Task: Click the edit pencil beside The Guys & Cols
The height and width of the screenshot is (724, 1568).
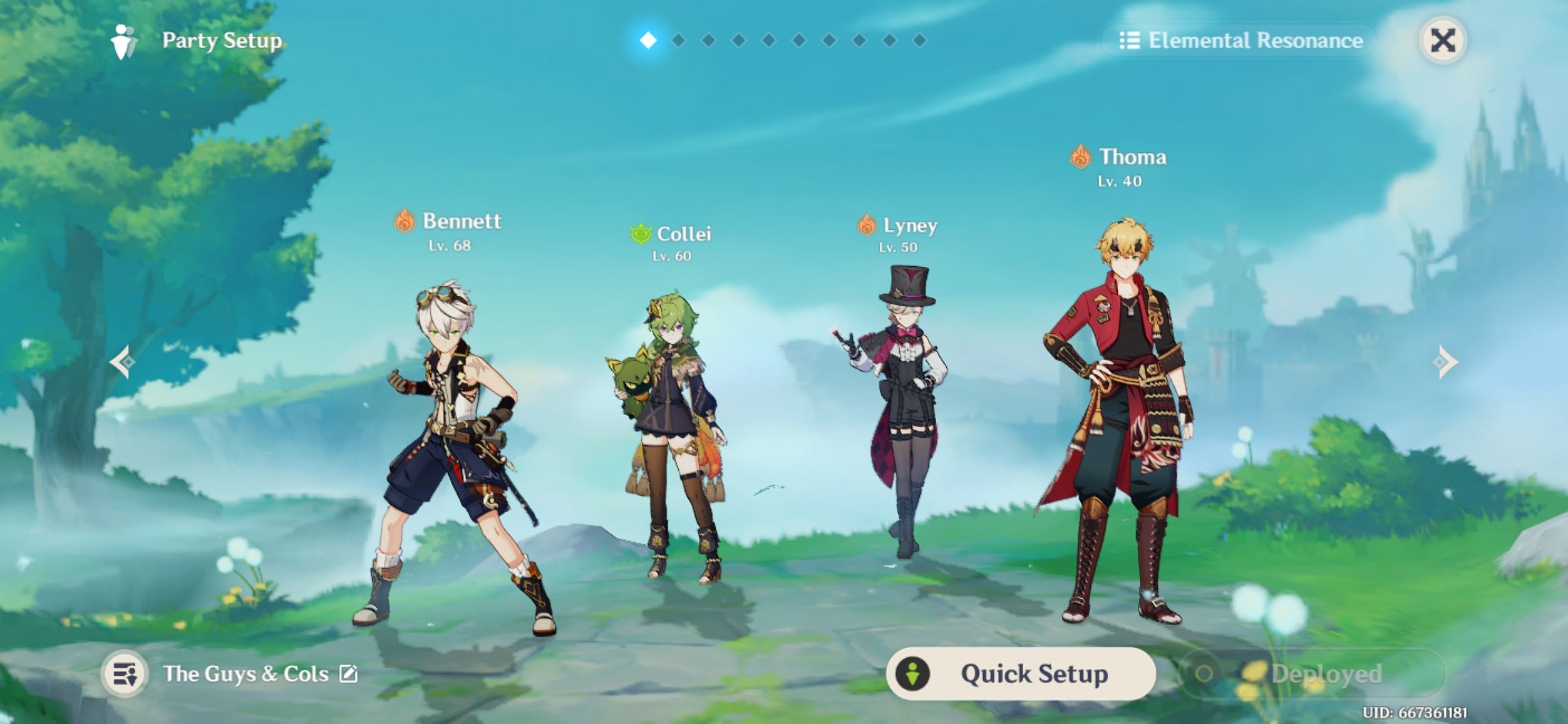Action: pos(348,674)
